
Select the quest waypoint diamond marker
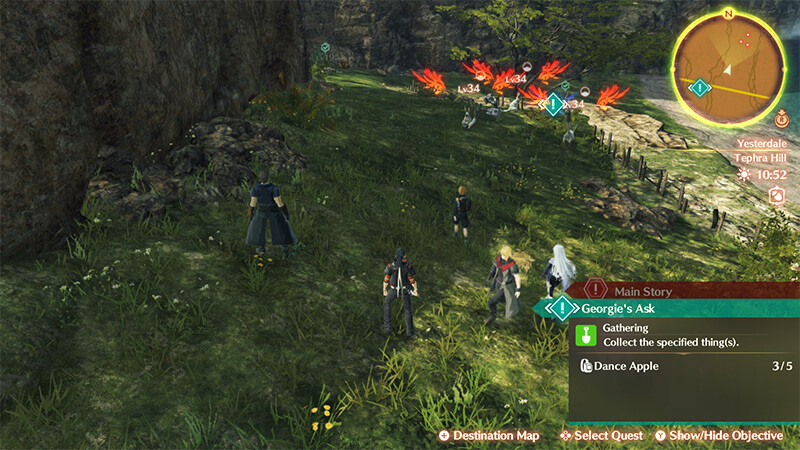tap(553, 103)
